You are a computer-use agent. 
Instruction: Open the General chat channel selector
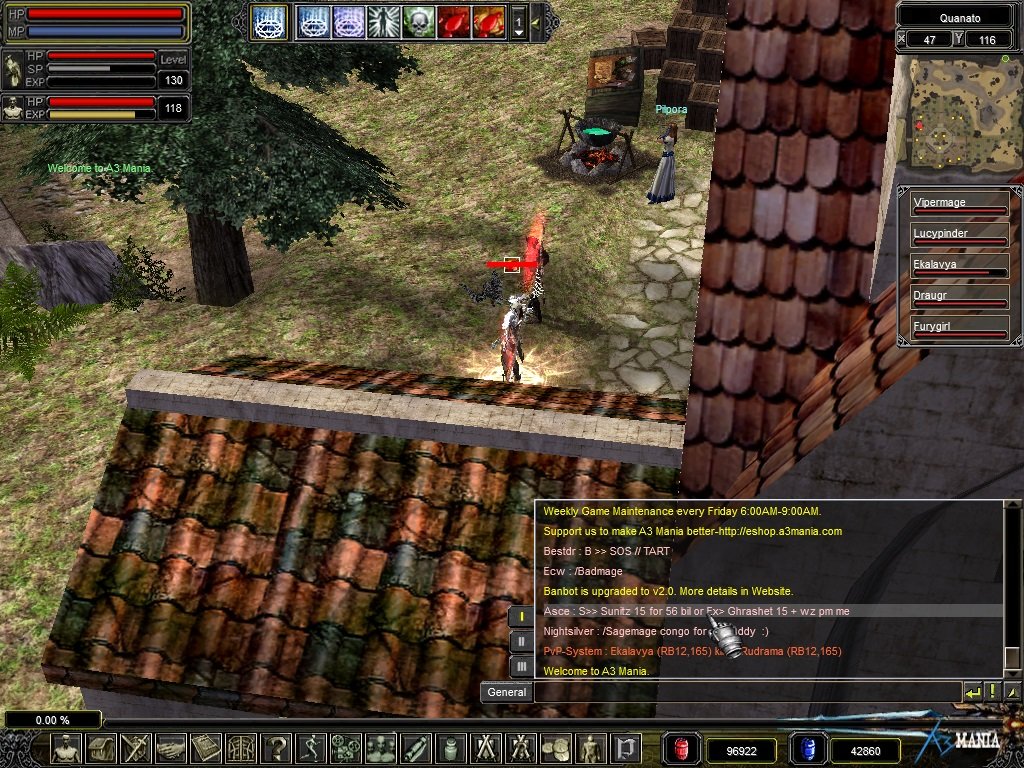(506, 692)
